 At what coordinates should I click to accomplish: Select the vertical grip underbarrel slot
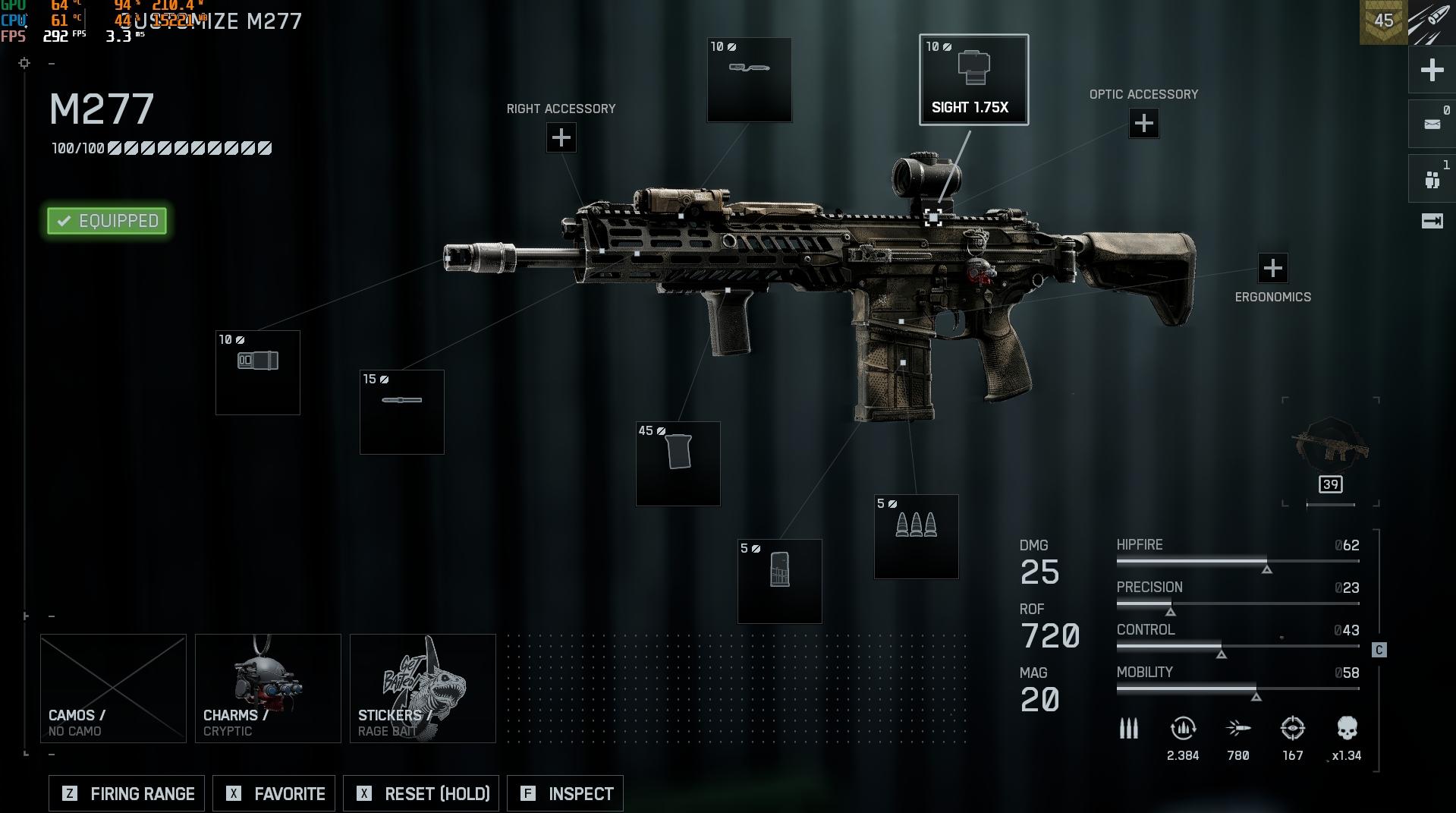[678, 464]
